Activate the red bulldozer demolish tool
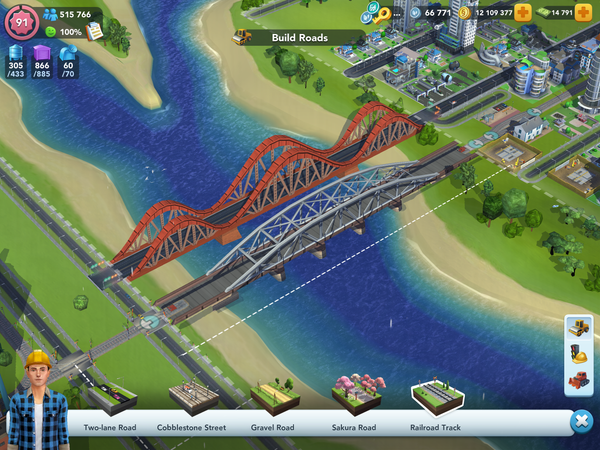The width and height of the screenshot is (600, 450). 579,380
